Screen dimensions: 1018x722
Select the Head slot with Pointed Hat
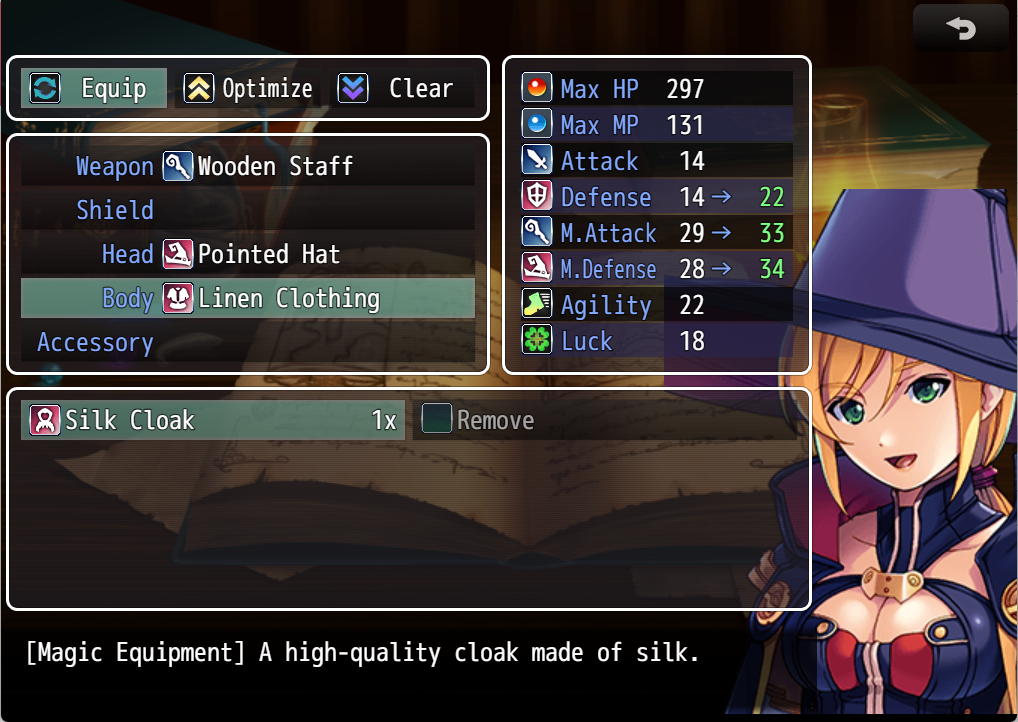coord(247,254)
